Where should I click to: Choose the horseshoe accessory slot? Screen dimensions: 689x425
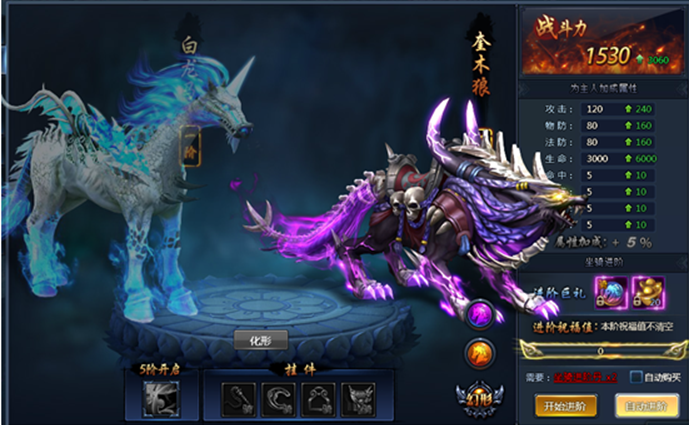(x=275, y=398)
